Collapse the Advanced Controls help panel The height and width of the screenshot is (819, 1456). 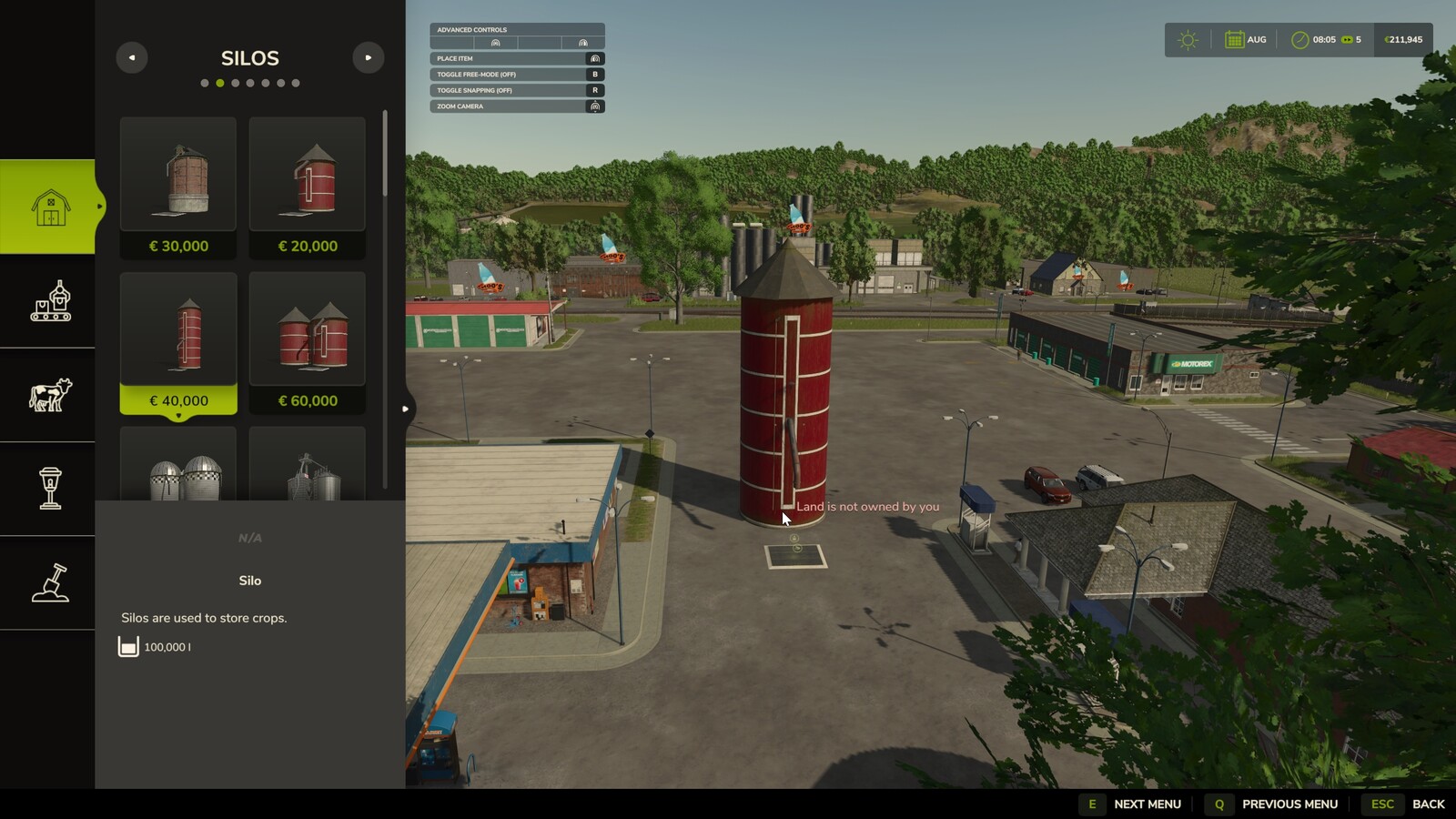516,29
